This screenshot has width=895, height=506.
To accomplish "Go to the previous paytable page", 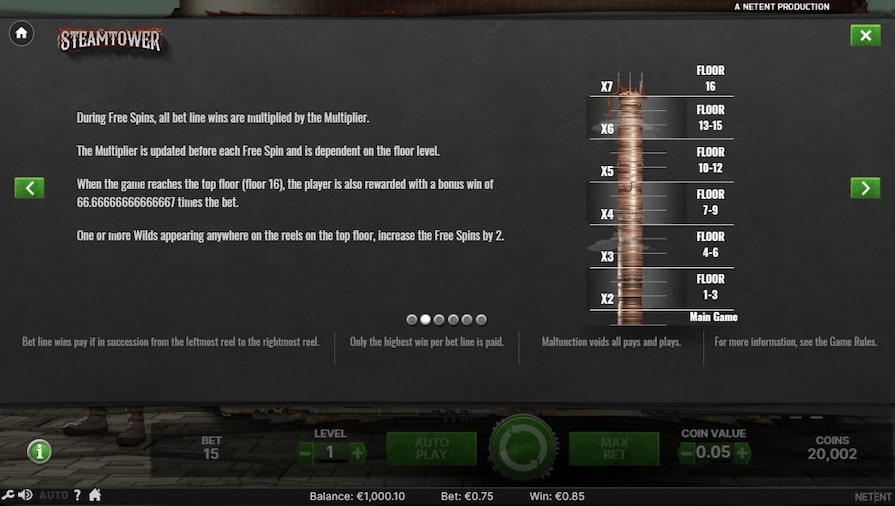I will click(29, 188).
